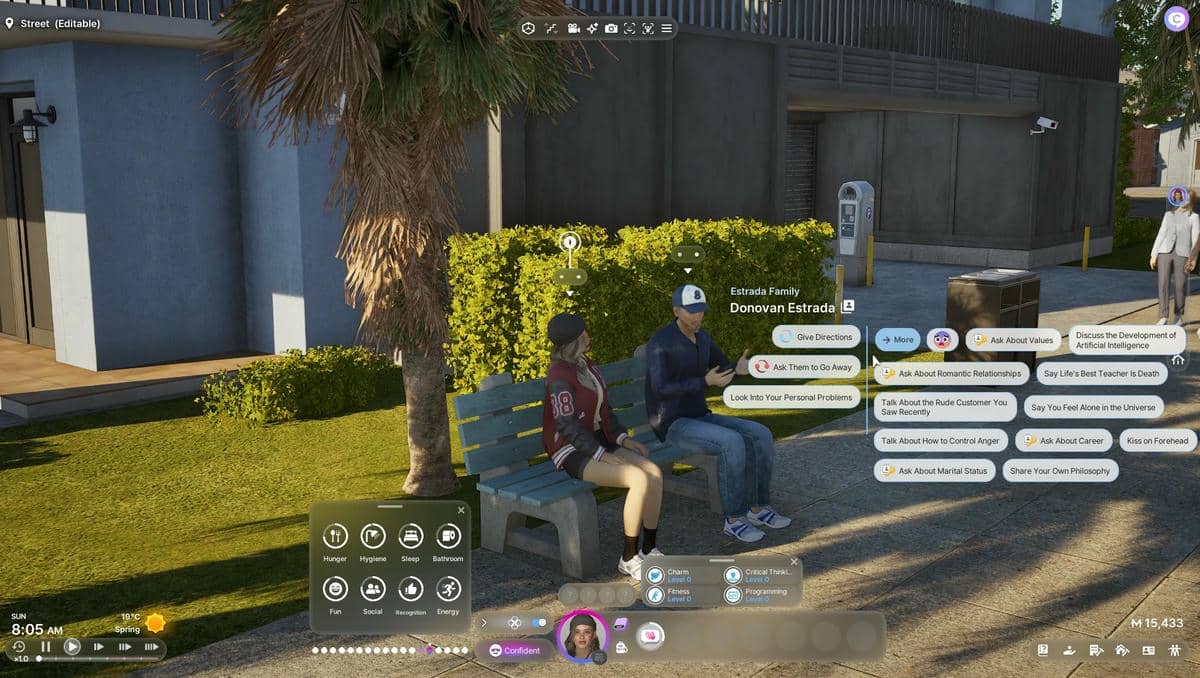Click the Confident mood indicator

[514, 650]
